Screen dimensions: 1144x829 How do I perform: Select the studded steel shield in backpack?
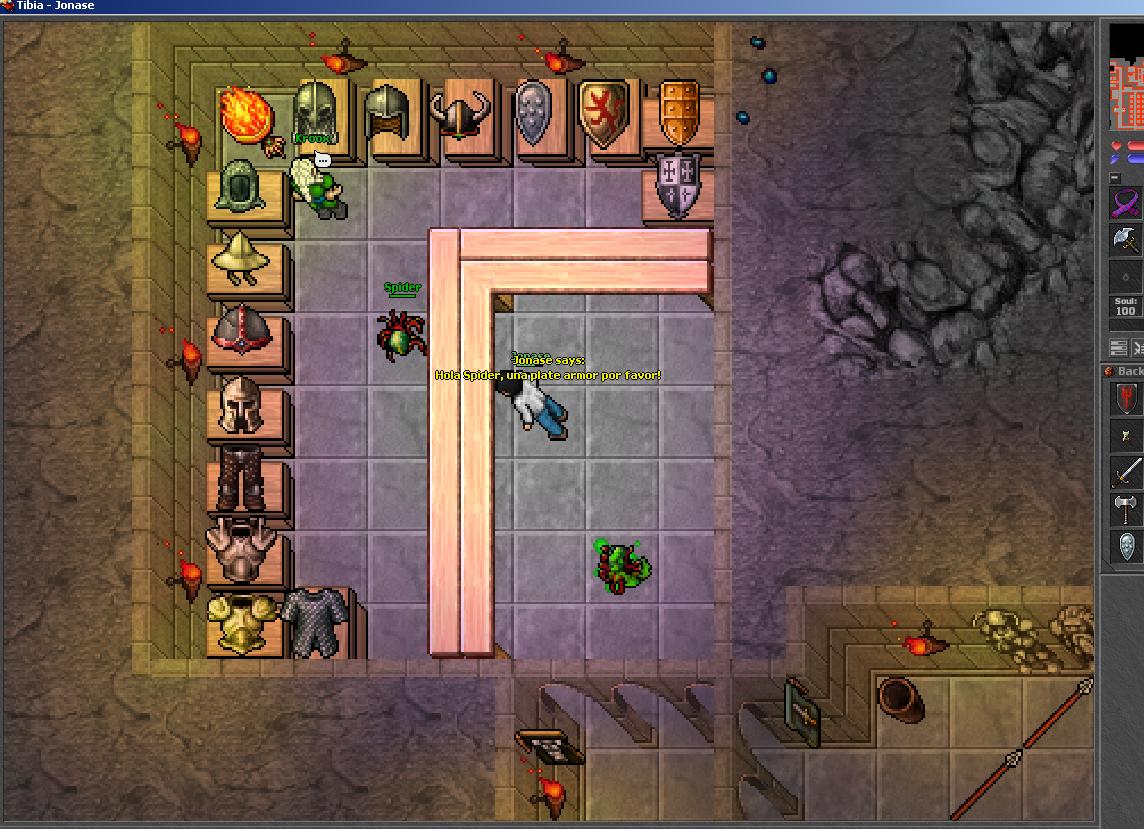(x=1127, y=545)
